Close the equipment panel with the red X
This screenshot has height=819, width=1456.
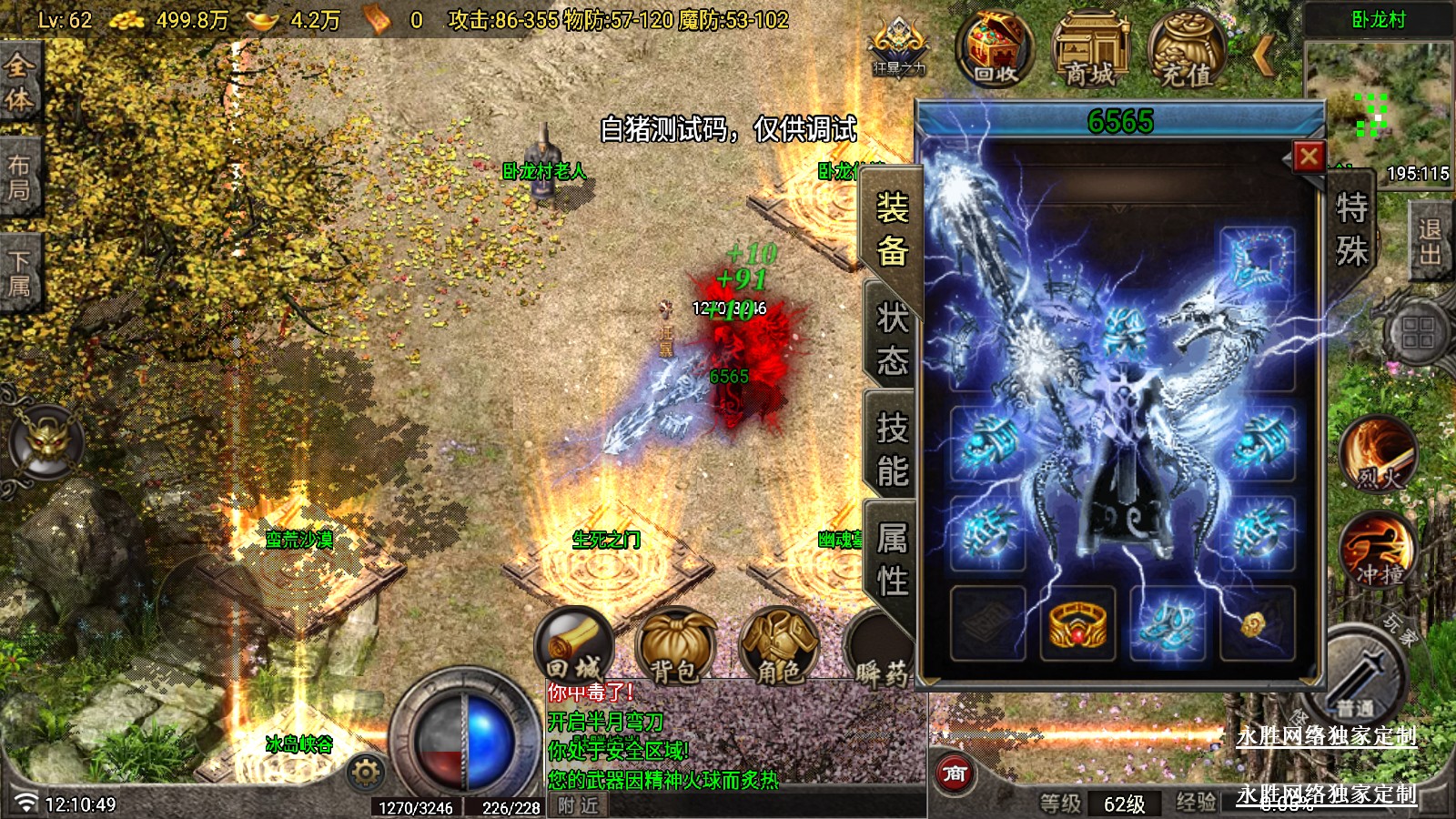tap(1309, 157)
